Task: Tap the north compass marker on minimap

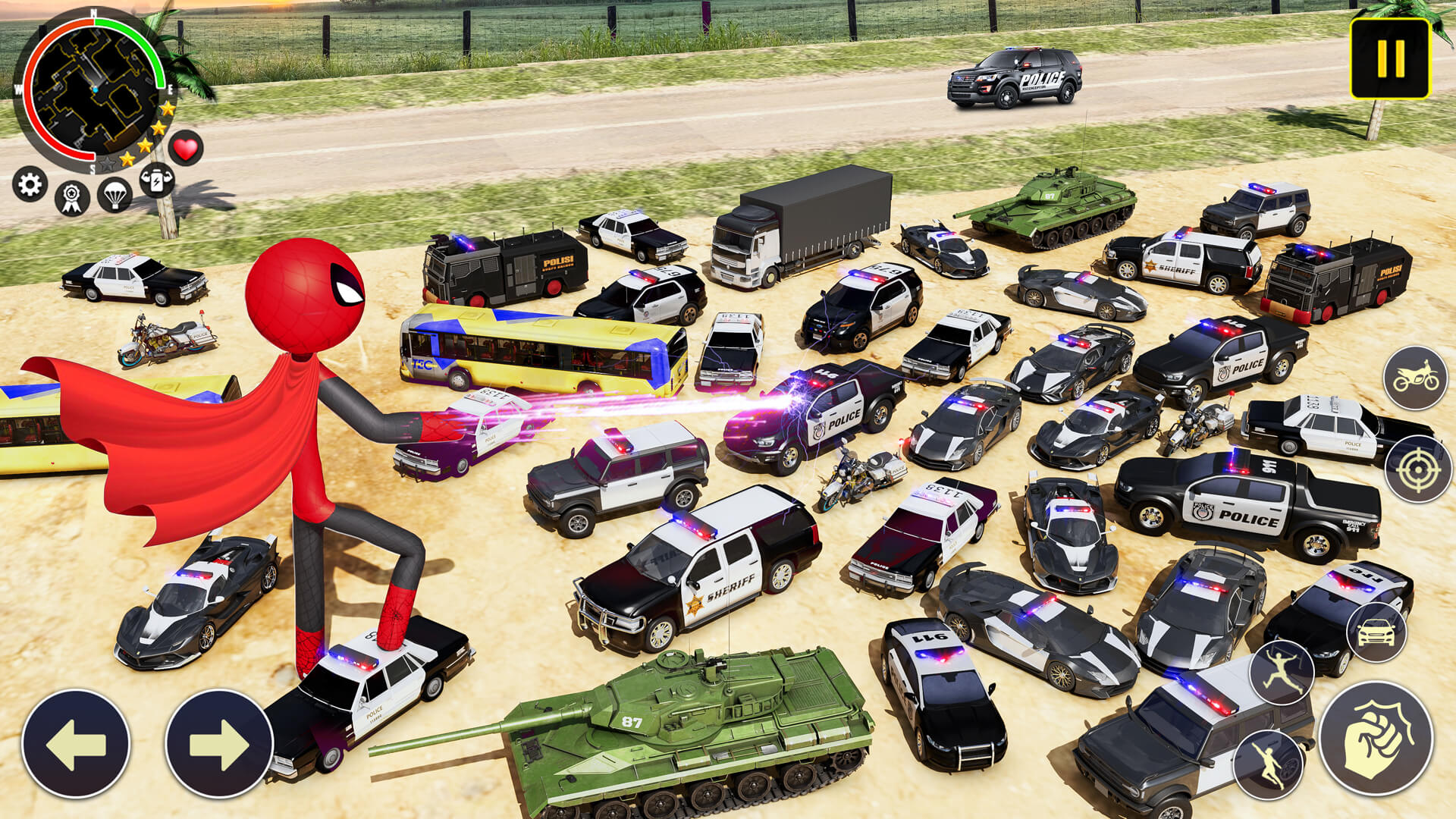Action: coord(94,13)
